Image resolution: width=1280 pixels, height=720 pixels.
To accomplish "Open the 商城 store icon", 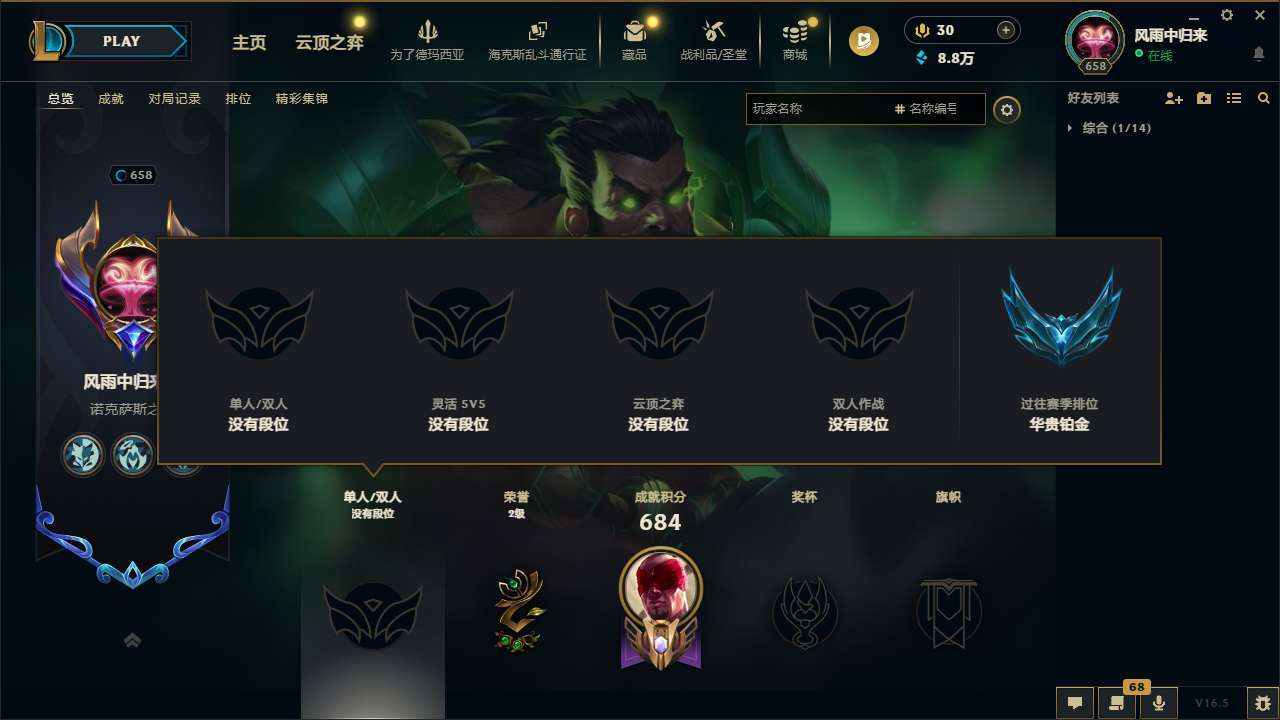I will tap(795, 40).
